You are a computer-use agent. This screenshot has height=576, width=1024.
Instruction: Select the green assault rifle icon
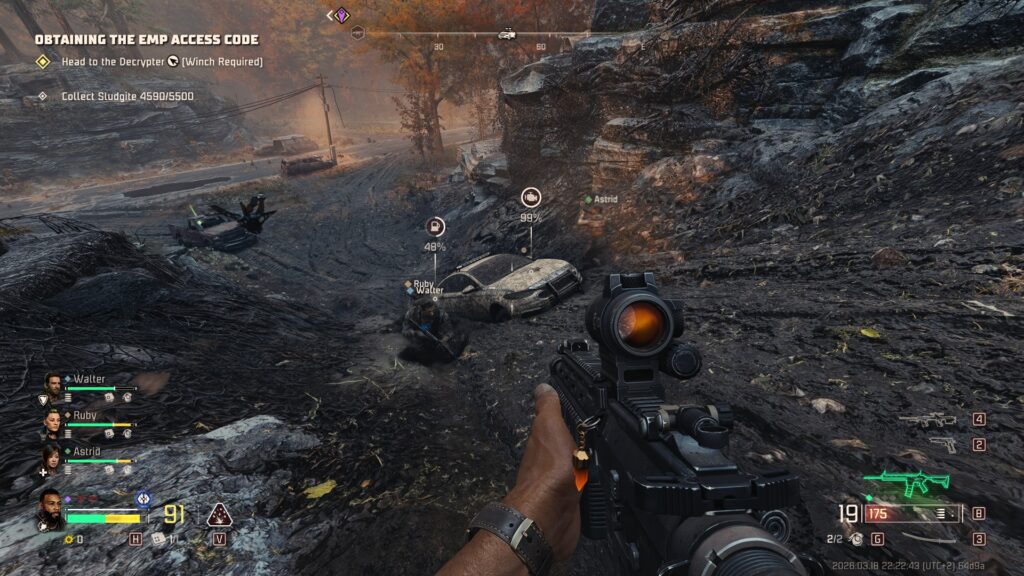[x=907, y=484]
